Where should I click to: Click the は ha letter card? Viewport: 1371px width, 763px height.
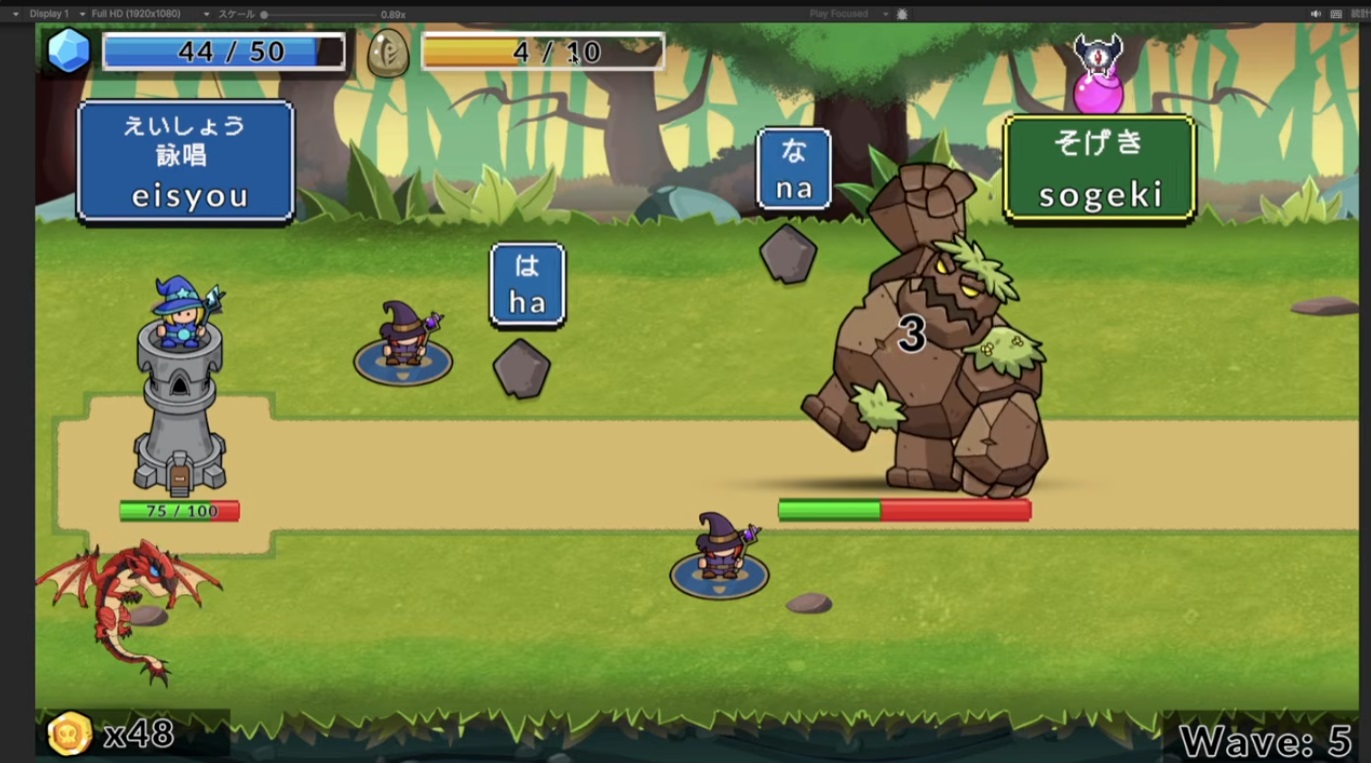tap(527, 285)
